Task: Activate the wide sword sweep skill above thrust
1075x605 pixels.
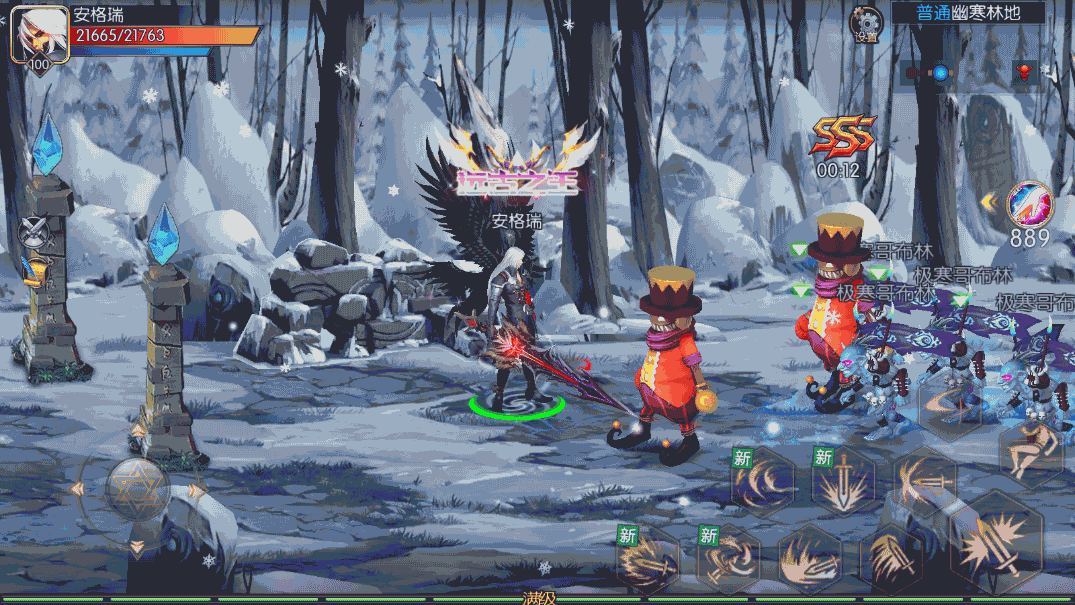Action: tap(951, 404)
